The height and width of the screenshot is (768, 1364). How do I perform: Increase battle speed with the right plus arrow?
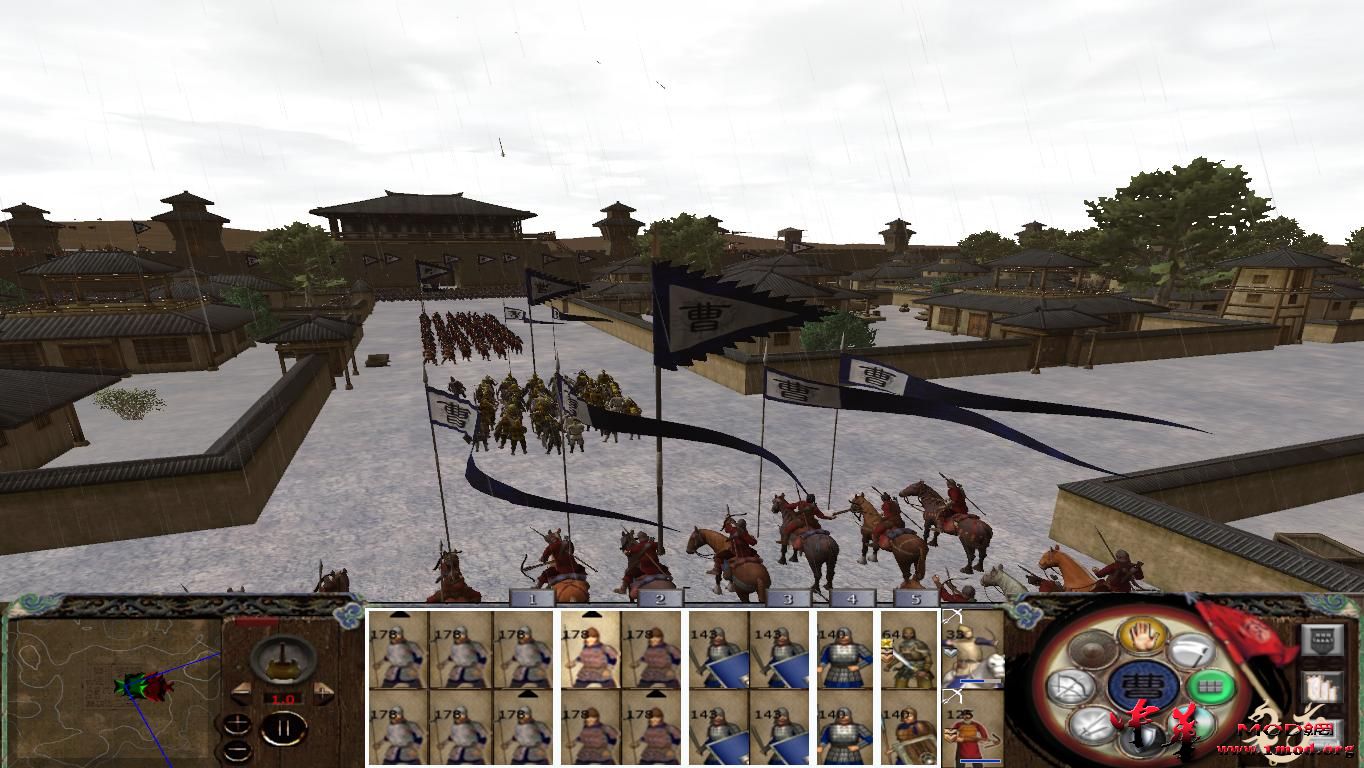point(322,694)
